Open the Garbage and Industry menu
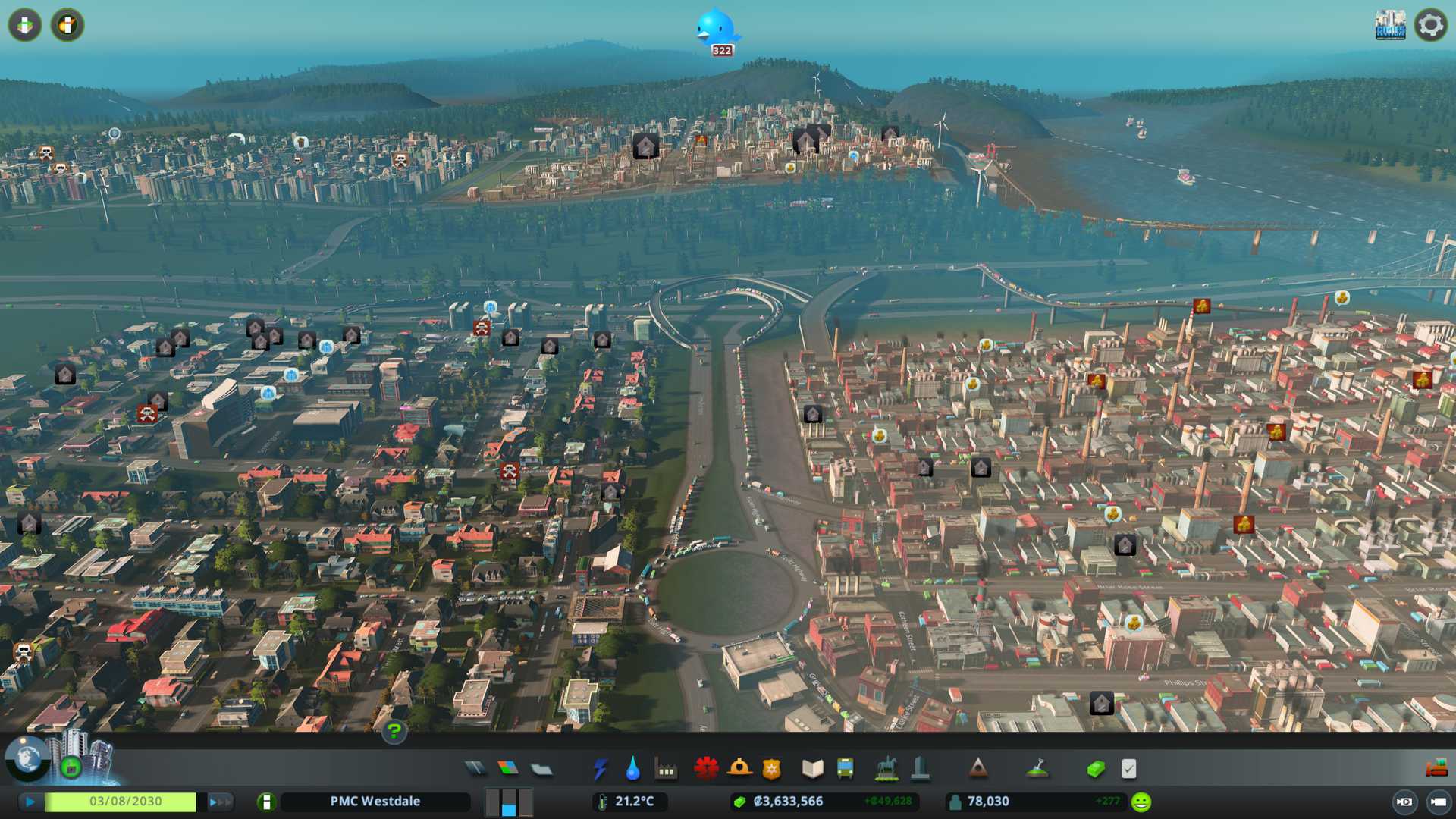Image resolution: width=1456 pixels, height=819 pixels. pos(666,769)
